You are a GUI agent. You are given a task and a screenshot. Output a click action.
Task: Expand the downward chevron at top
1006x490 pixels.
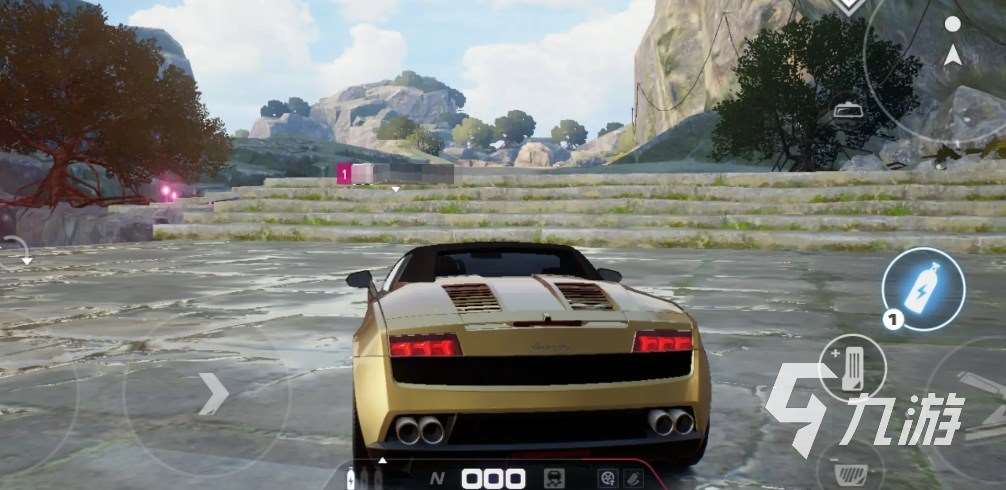[851, 6]
